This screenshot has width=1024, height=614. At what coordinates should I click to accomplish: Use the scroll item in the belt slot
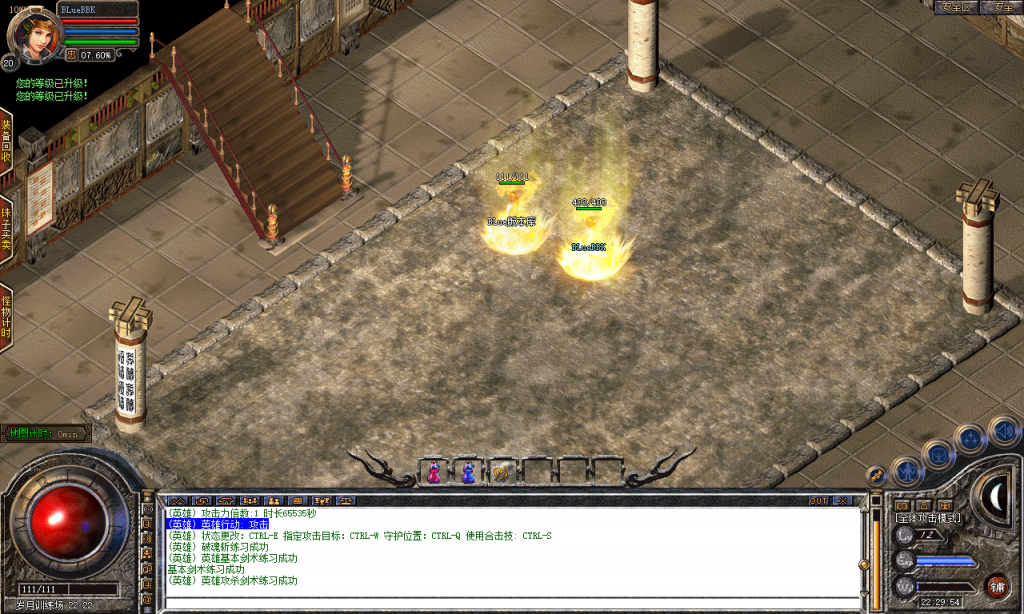tap(500, 471)
